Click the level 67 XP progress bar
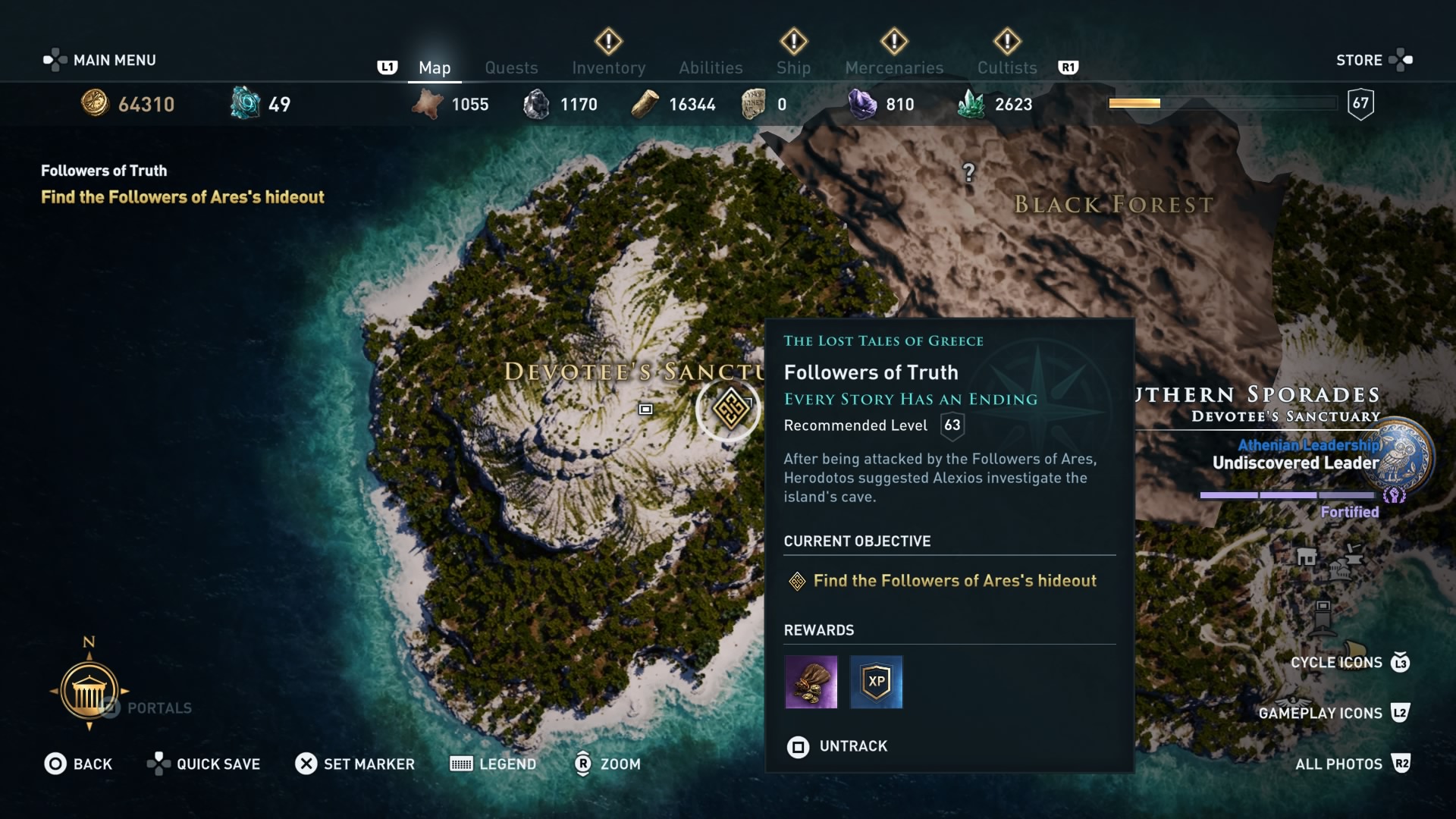The width and height of the screenshot is (1456, 819). 1221,102
